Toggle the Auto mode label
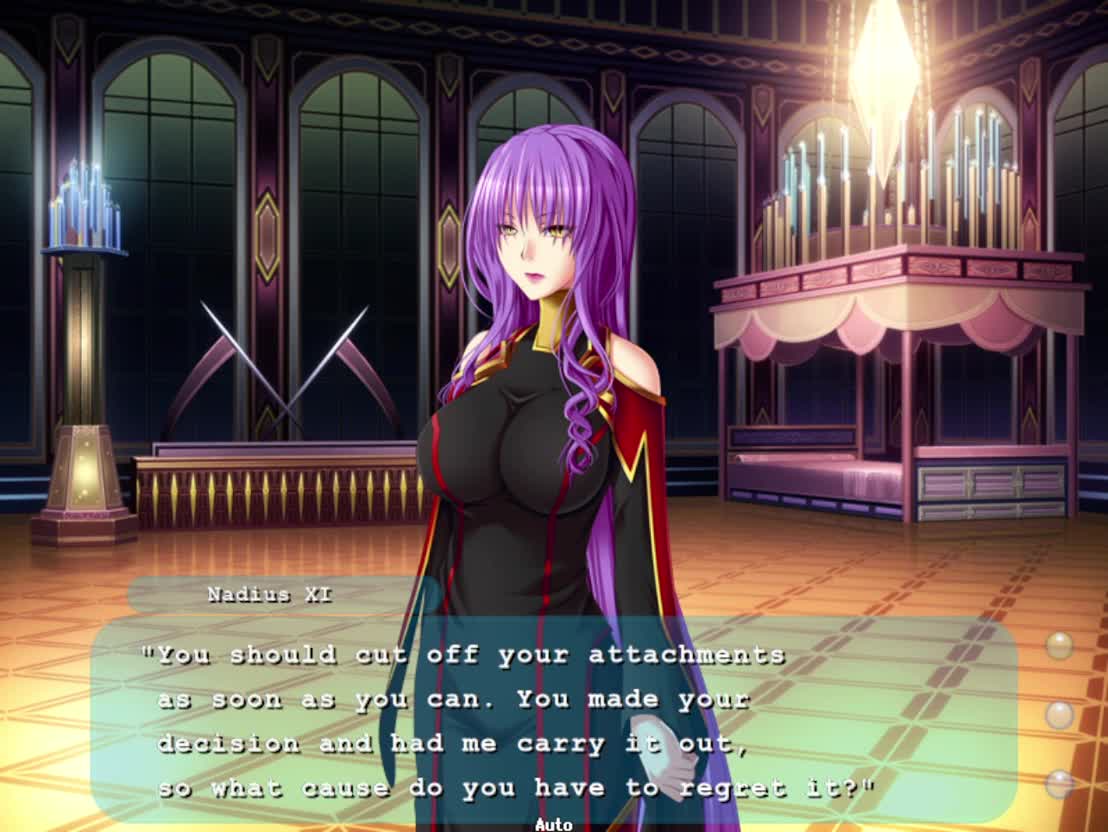This screenshot has height=832, width=1108. point(553,824)
